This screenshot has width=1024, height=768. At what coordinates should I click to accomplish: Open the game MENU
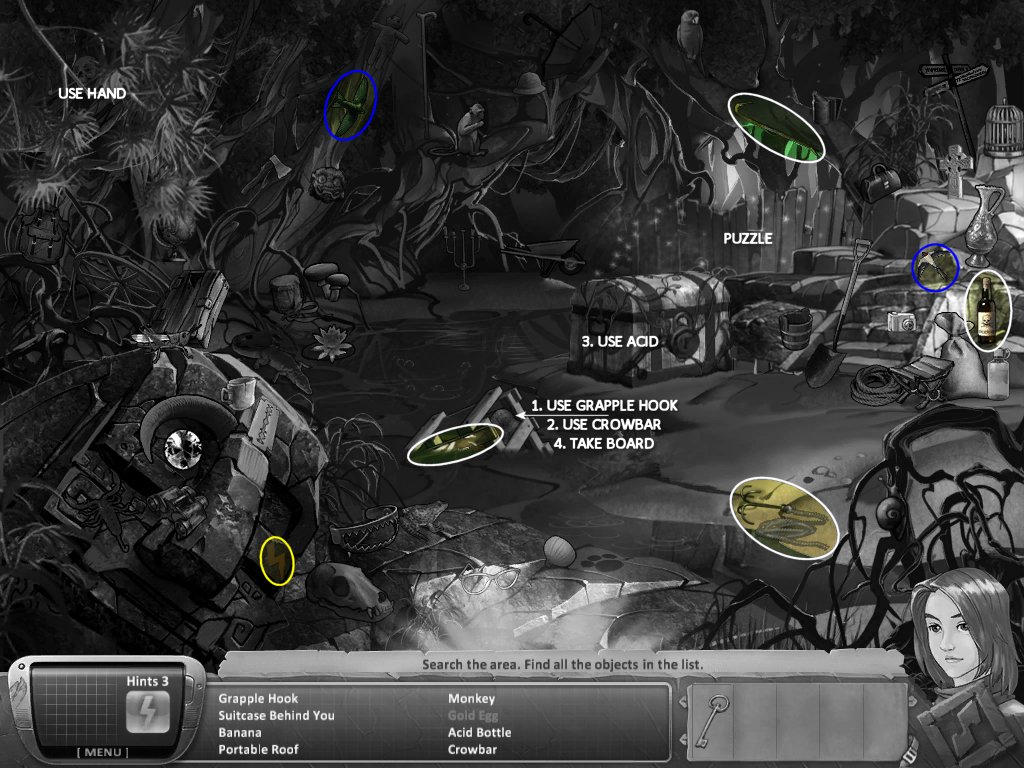108,751
